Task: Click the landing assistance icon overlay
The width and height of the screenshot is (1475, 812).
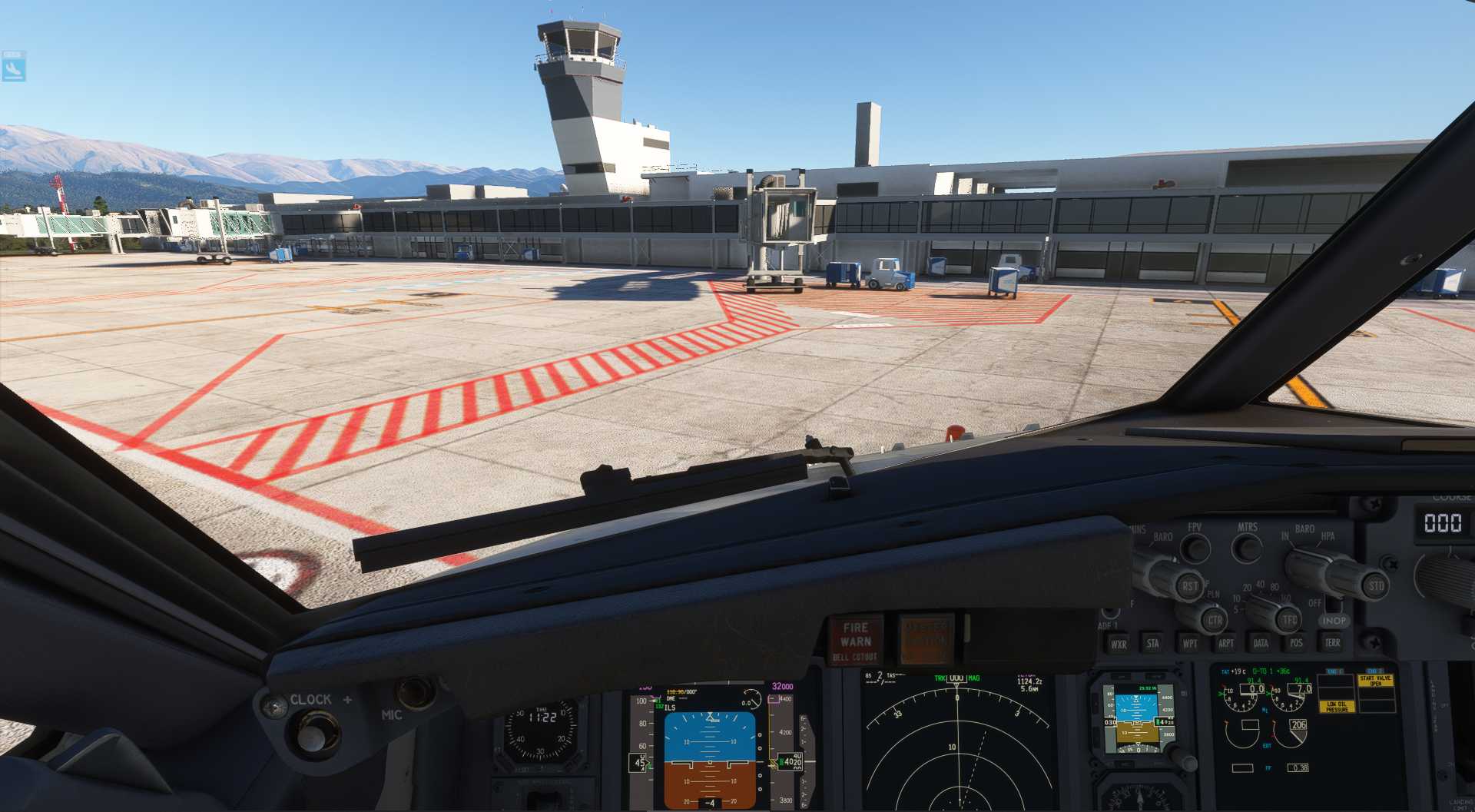Action: click(x=14, y=67)
